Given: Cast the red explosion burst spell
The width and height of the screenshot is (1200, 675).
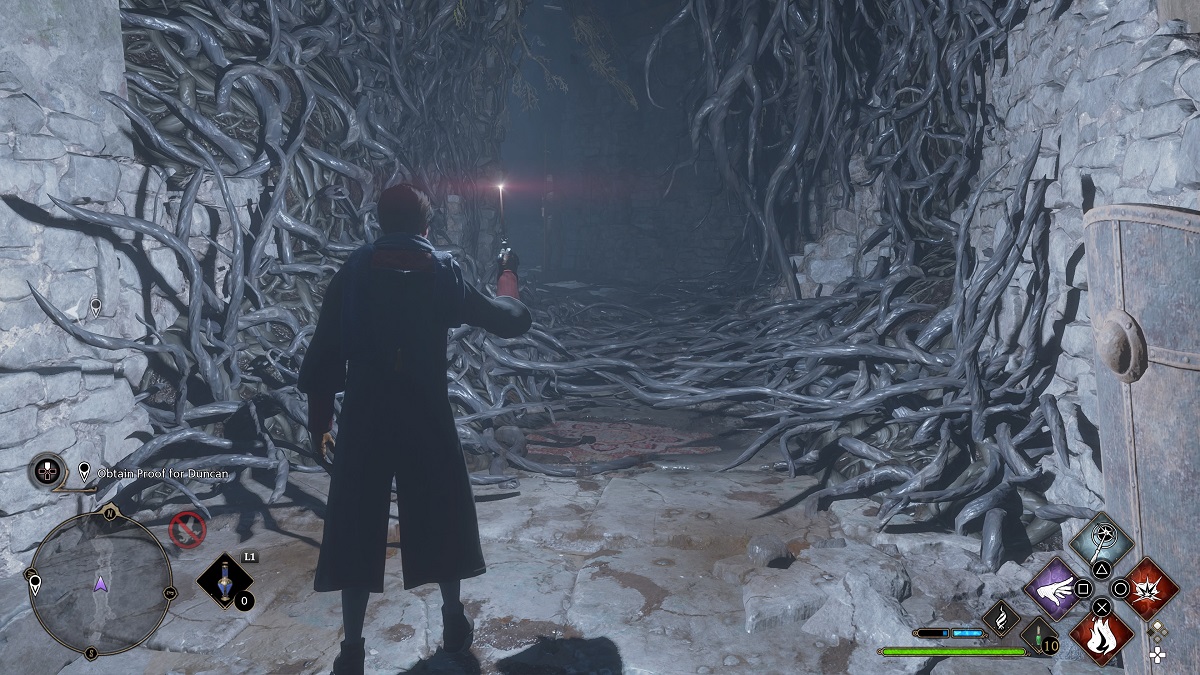Looking at the screenshot, I should pyautogui.click(x=1147, y=589).
